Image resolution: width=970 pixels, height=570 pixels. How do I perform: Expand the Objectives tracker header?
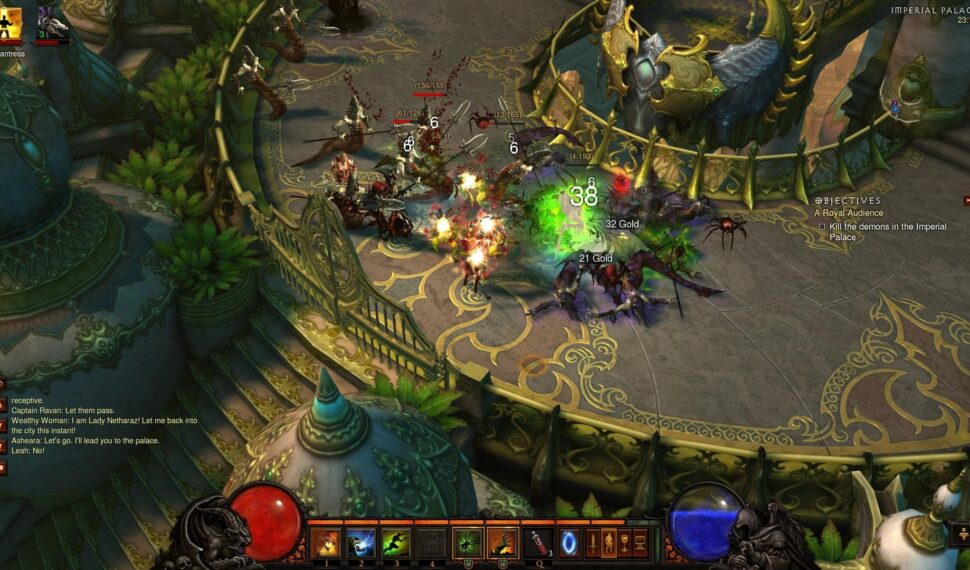coord(848,201)
